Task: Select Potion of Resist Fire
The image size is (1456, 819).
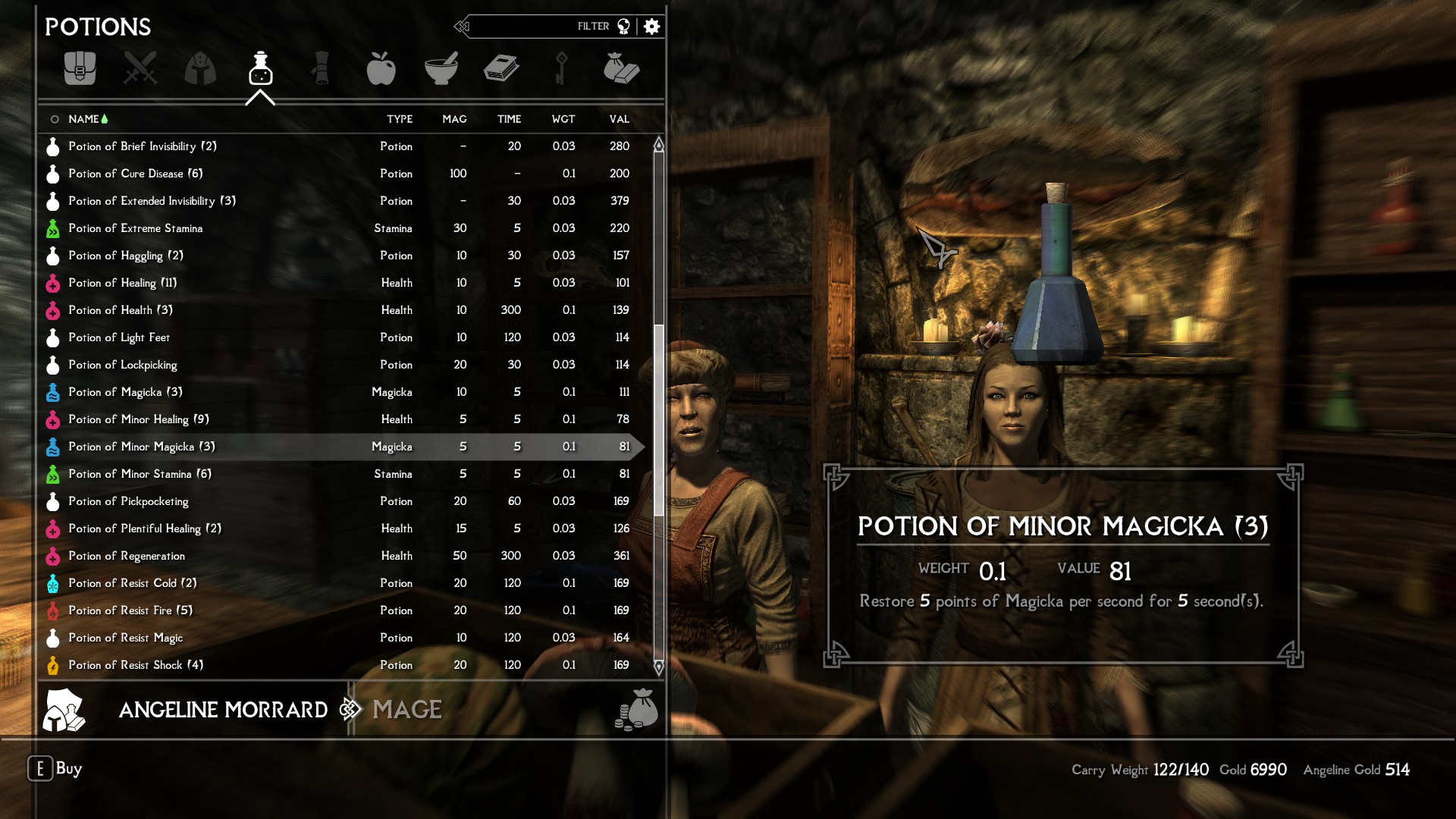Action: 130,610
